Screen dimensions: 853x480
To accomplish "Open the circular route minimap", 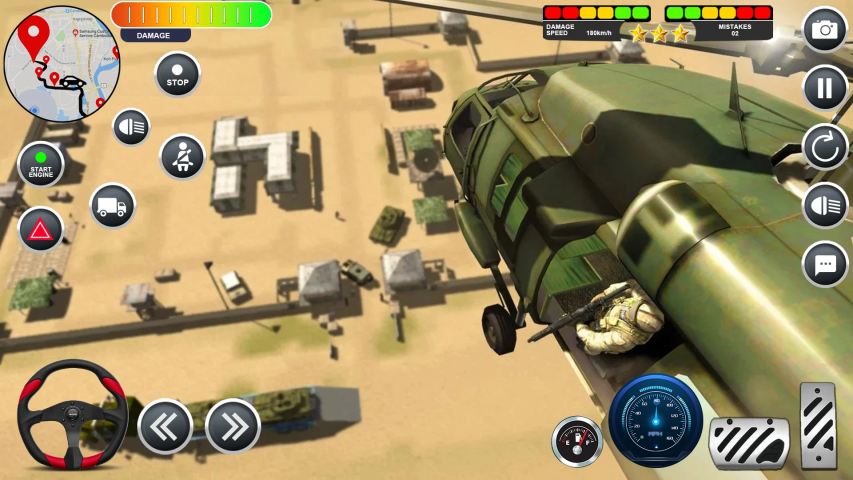I will pyautogui.click(x=62, y=64).
